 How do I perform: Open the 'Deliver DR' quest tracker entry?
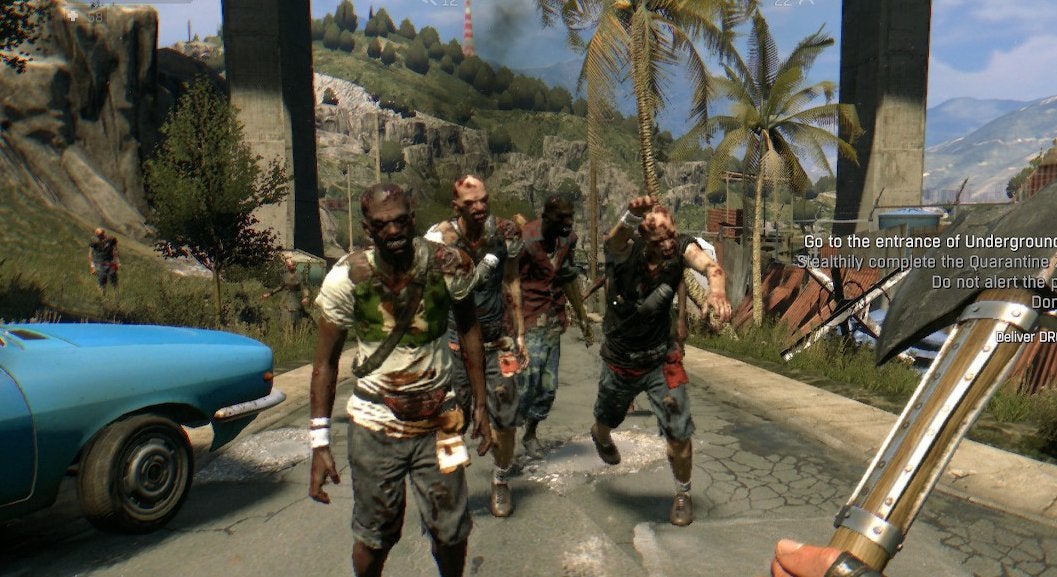coord(1025,337)
